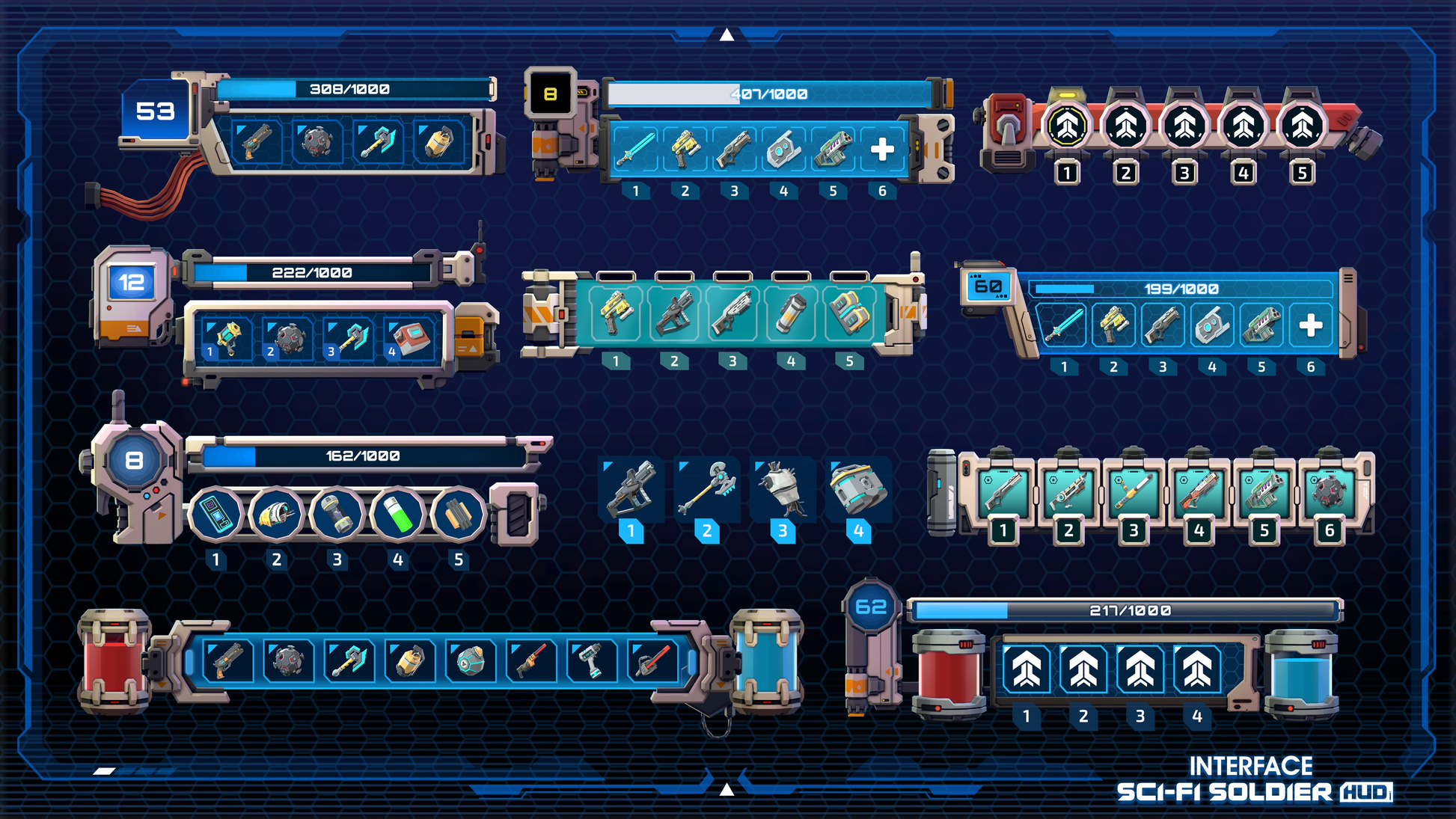Viewport: 1456px width, 819px height.
Task: Click the plus slot under the 407/1000 bar
Action: (882, 149)
